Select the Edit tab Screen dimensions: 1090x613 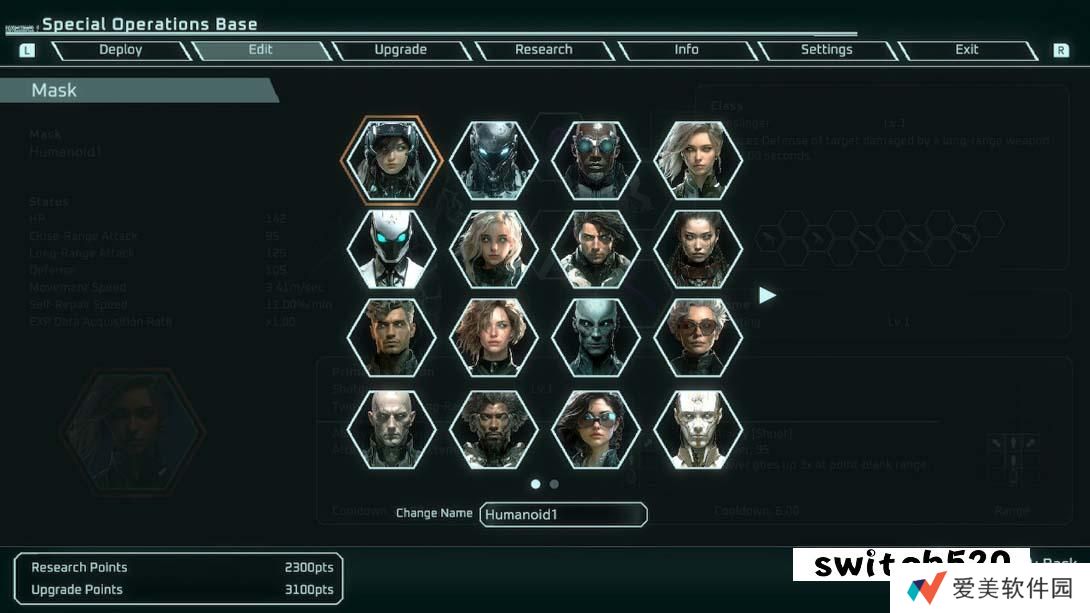tap(260, 50)
